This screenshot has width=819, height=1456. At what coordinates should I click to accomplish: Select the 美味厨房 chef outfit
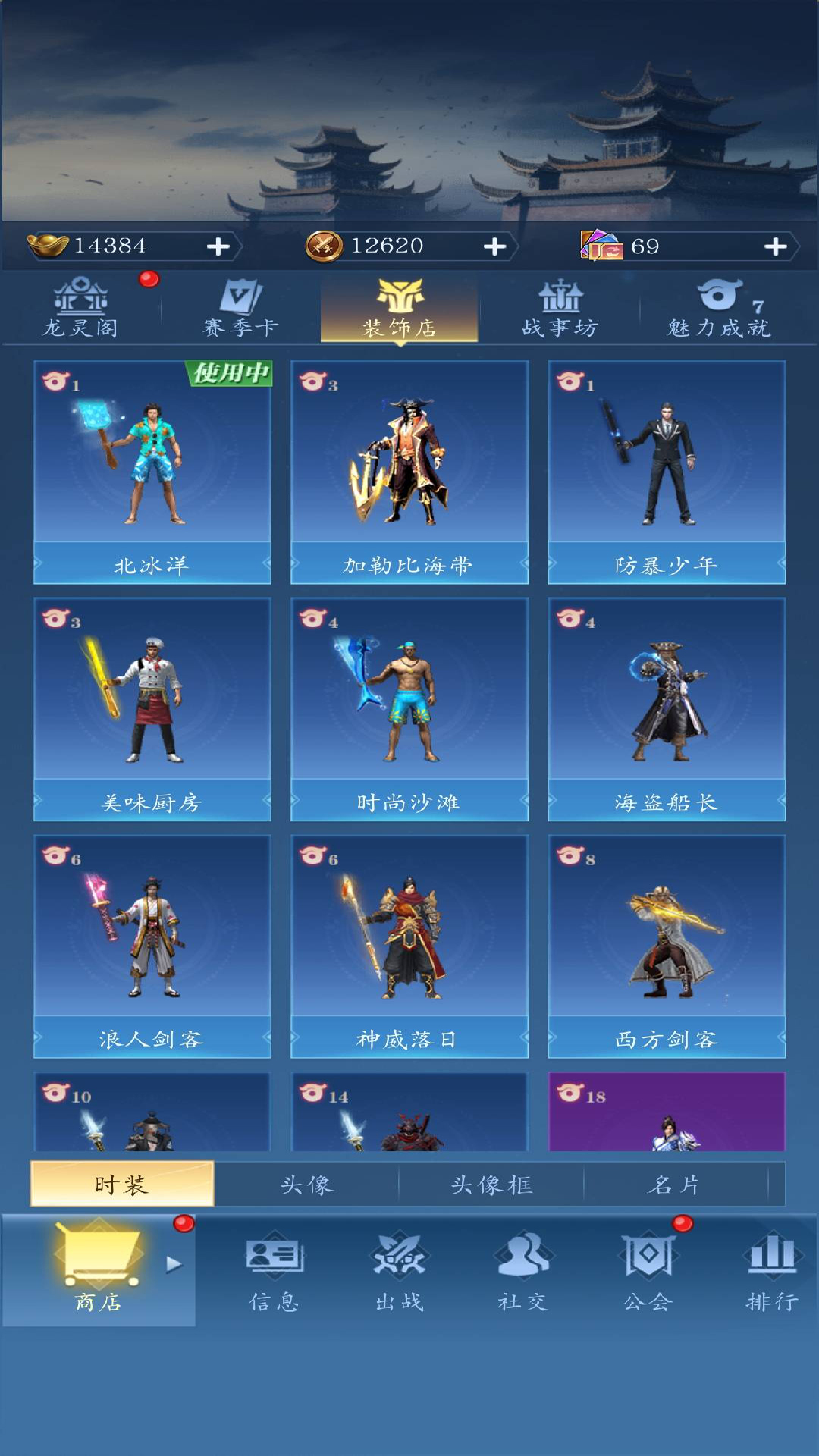click(152, 709)
